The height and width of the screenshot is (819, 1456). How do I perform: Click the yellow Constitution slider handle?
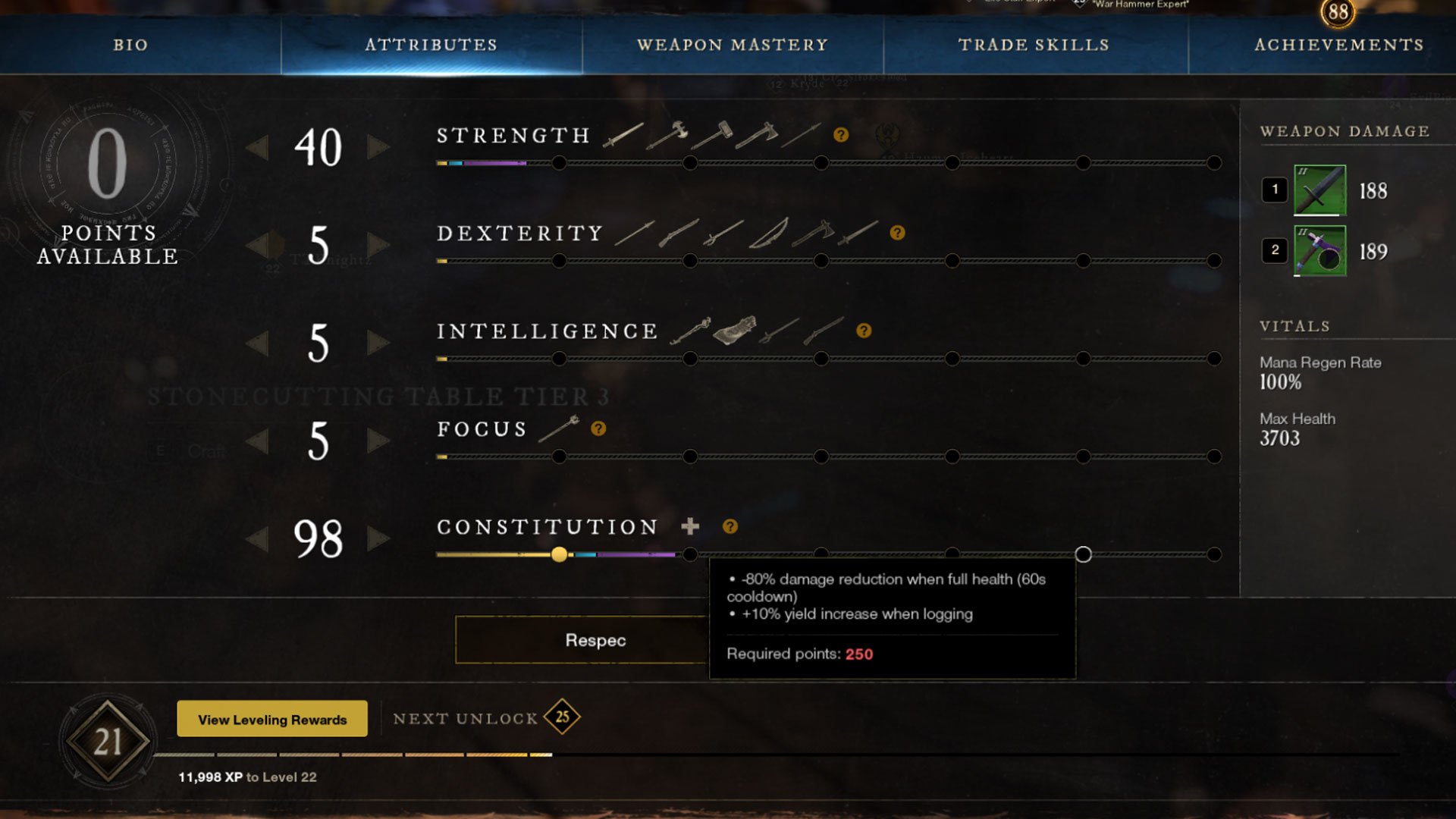pos(560,555)
